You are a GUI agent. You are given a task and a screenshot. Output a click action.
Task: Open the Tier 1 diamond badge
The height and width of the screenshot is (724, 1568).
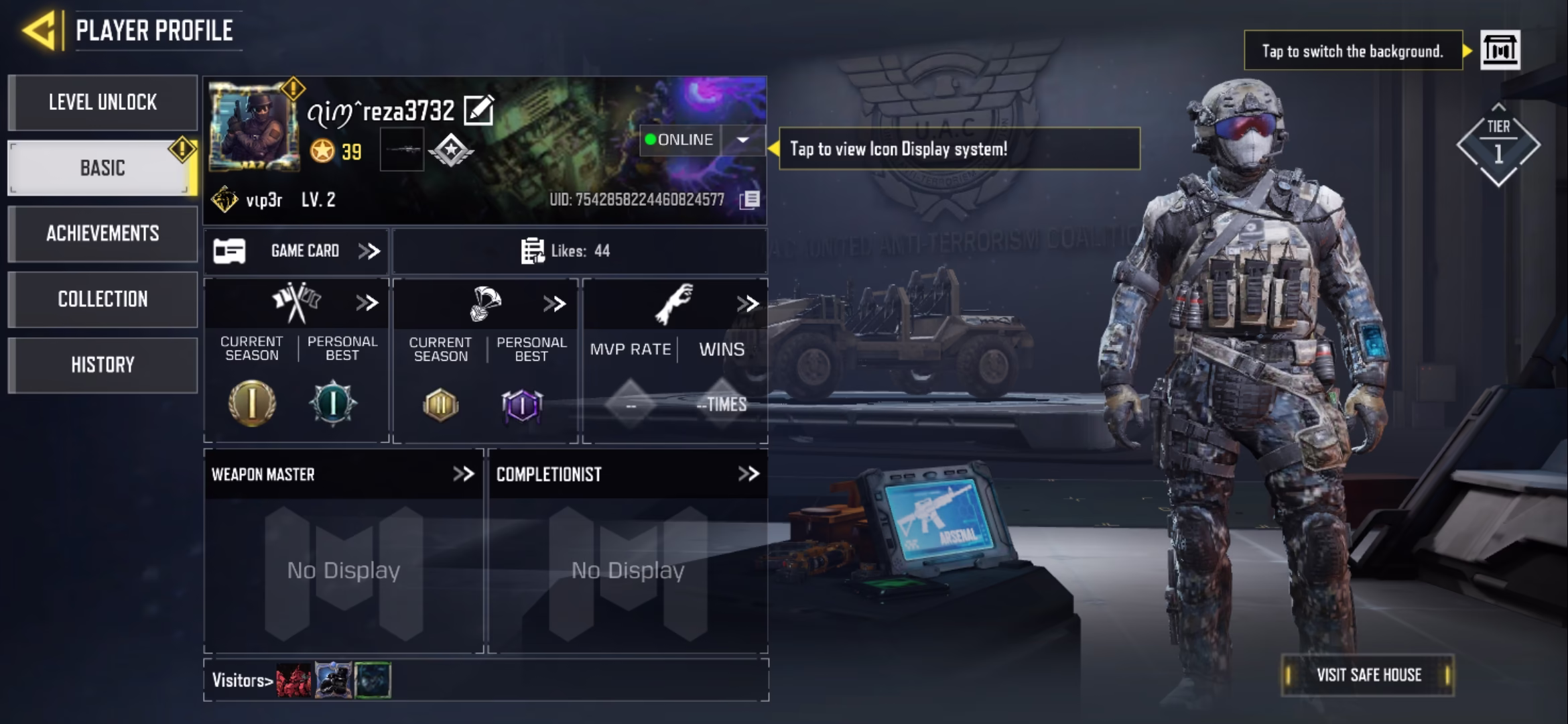1498,145
